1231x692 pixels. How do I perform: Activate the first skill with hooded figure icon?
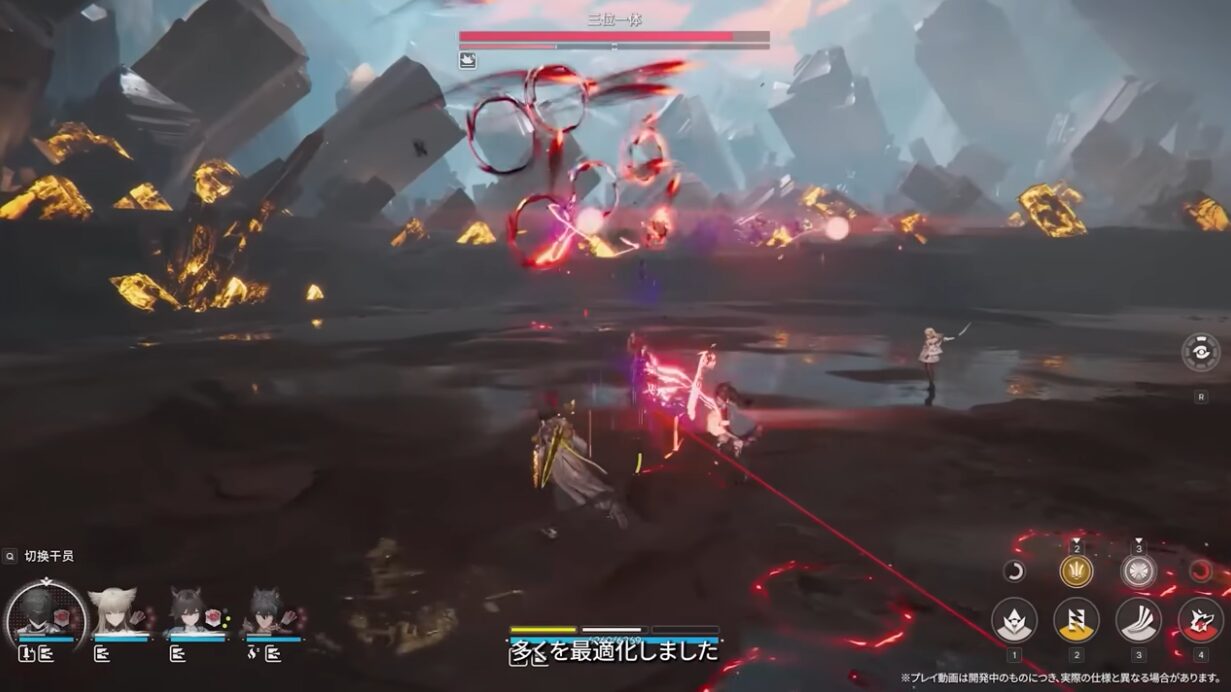[x=1013, y=620]
